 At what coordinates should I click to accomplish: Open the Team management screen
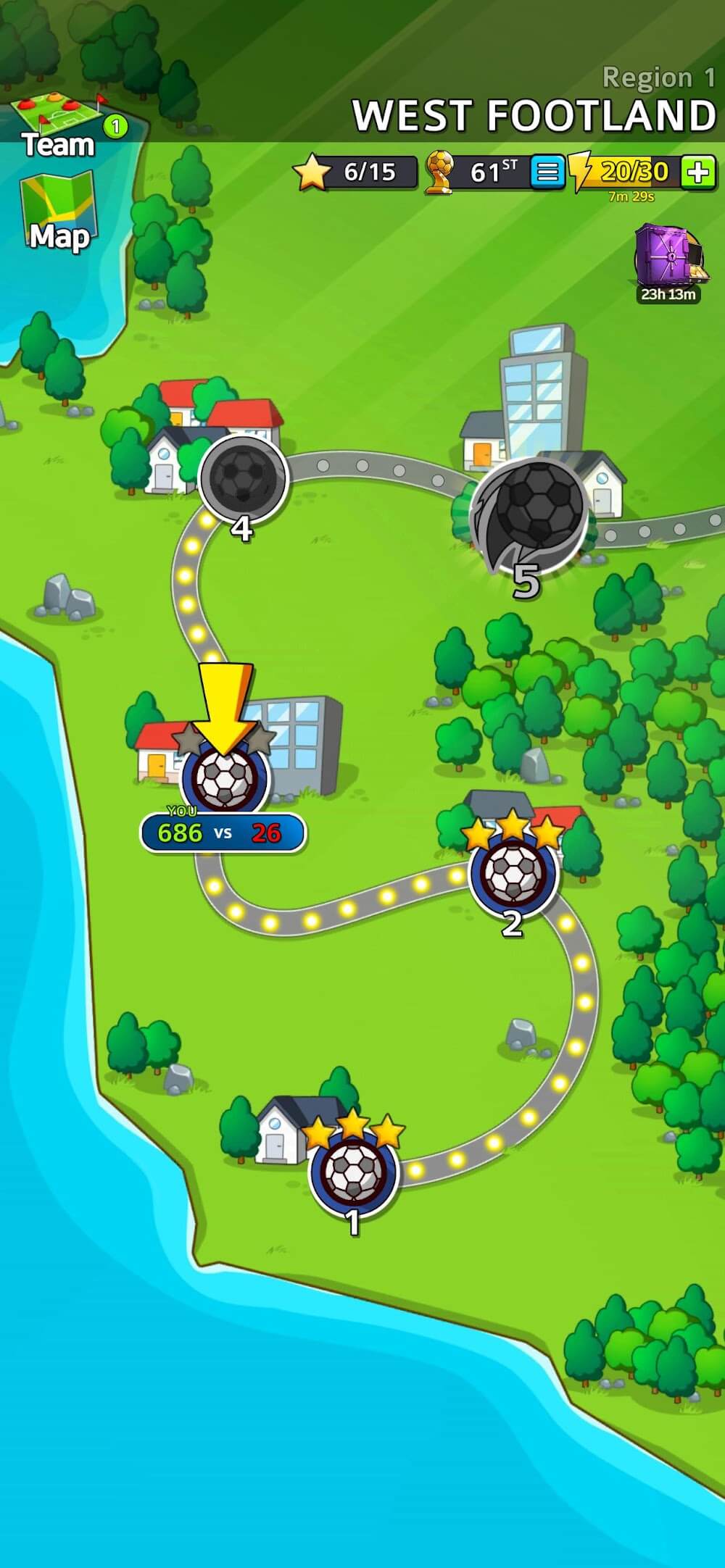pyautogui.click(x=58, y=125)
